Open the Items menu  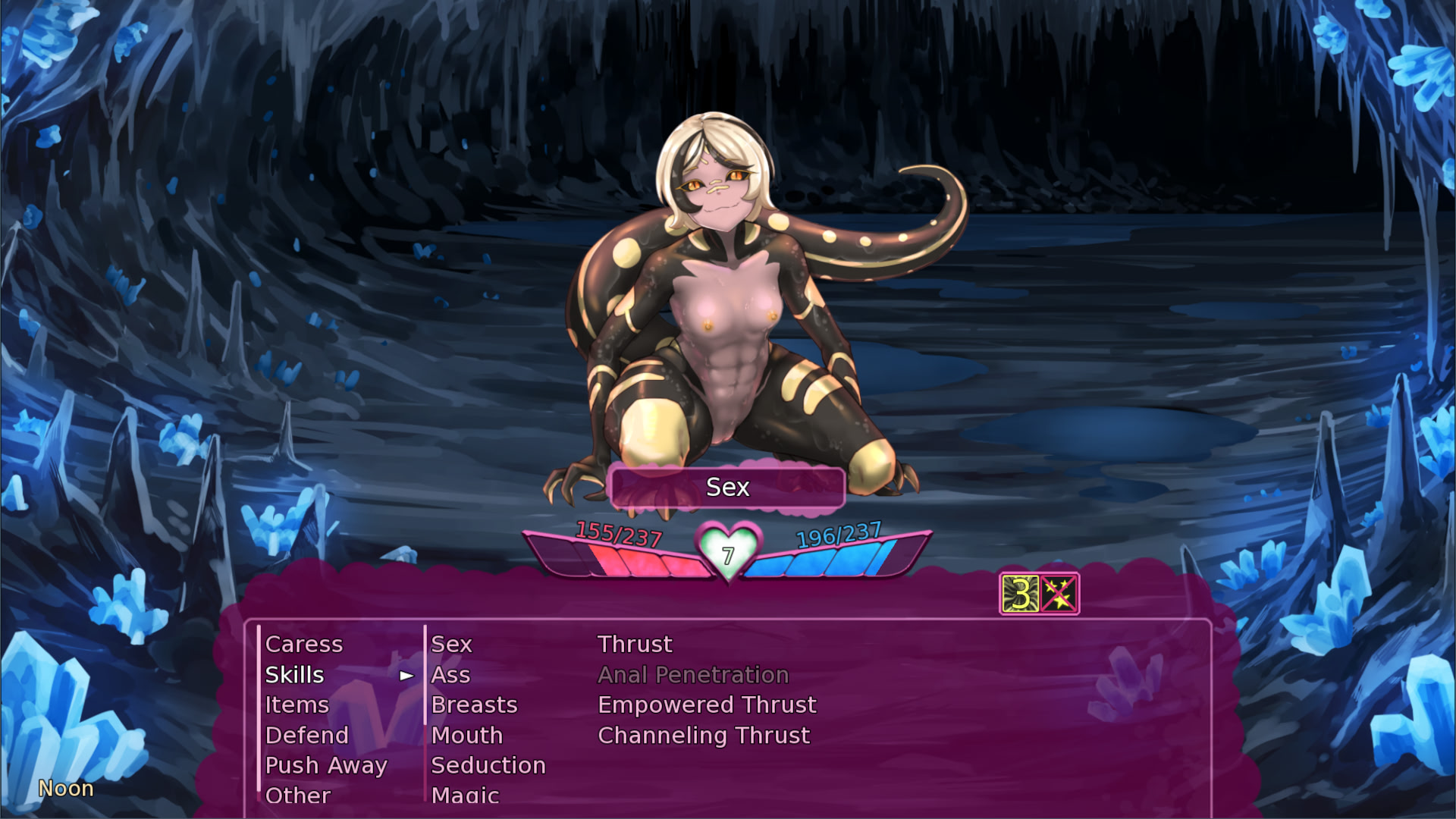pyautogui.click(x=297, y=705)
